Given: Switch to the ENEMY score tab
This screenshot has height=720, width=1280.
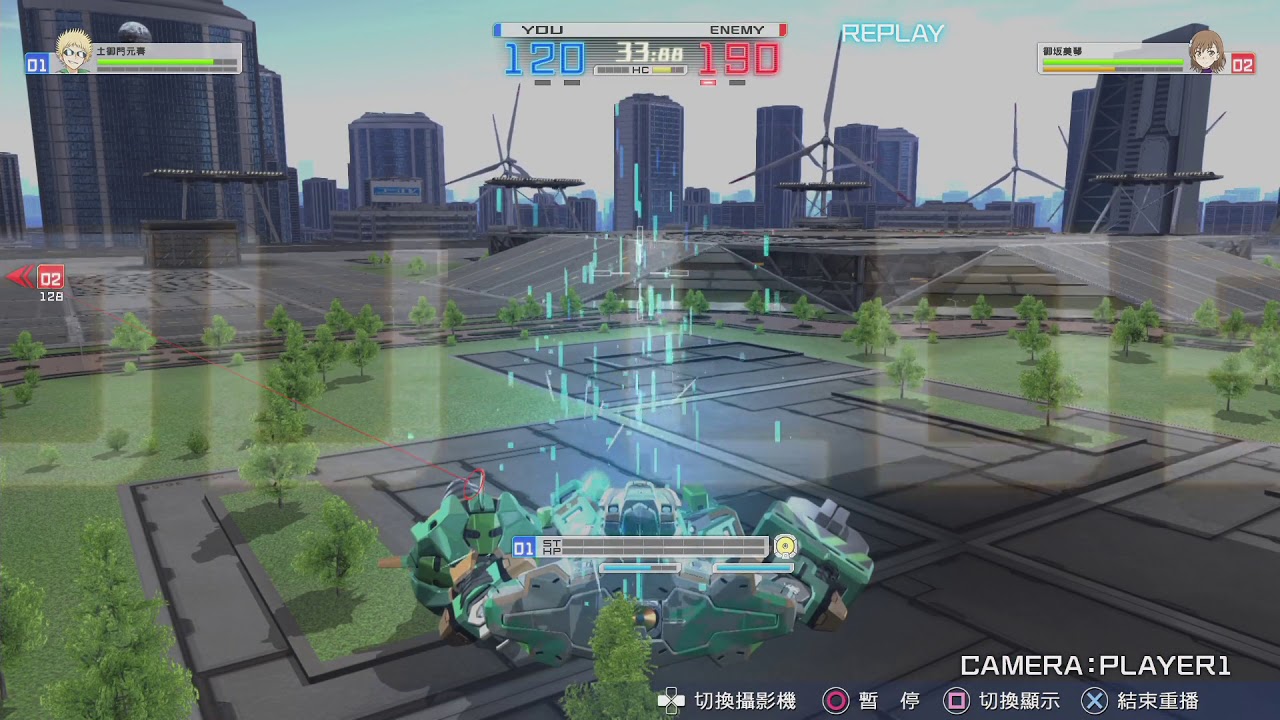Looking at the screenshot, I should tap(737, 30).
